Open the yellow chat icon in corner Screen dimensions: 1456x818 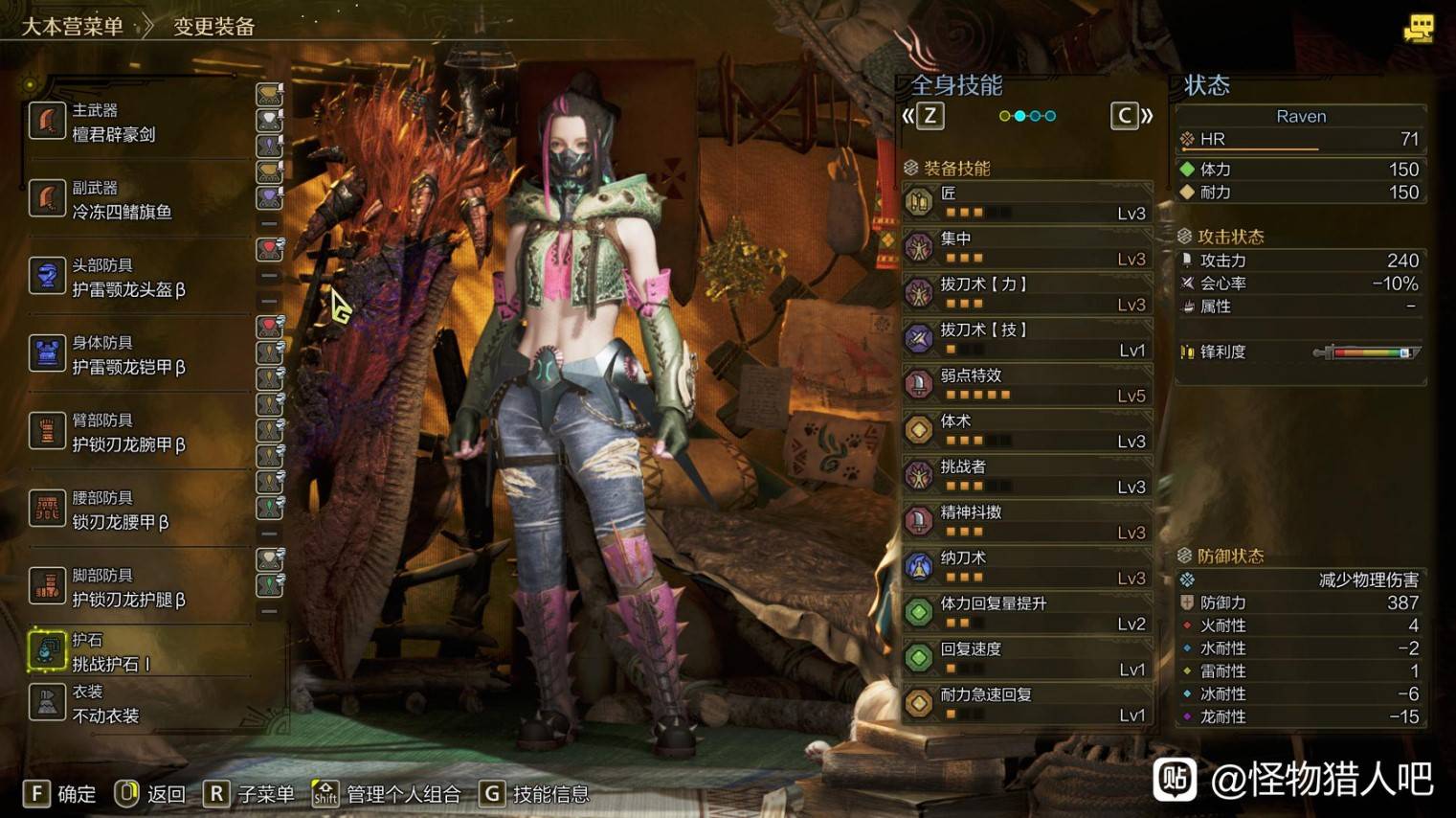1418,29
